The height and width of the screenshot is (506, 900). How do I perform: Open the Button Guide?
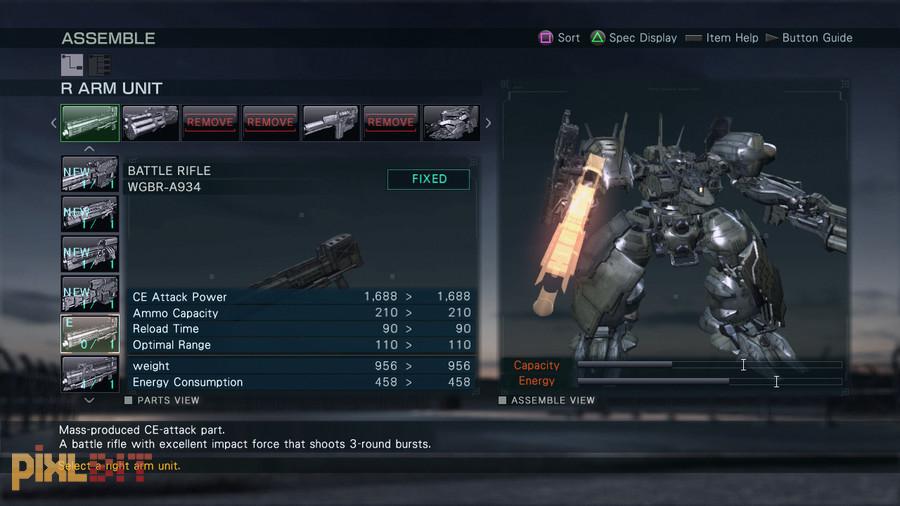[x=809, y=38]
